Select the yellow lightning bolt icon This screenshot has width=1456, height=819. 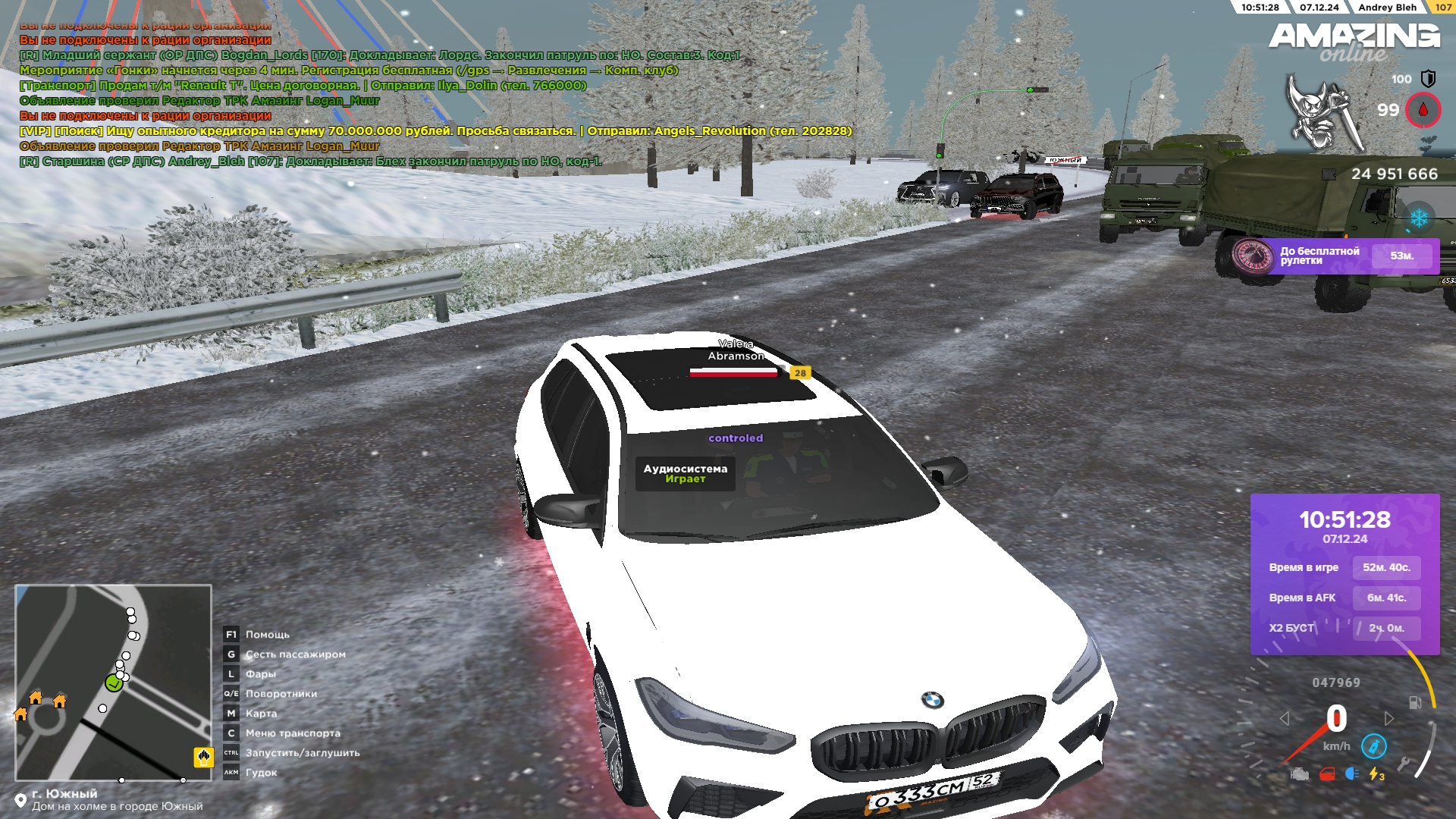point(1376,774)
